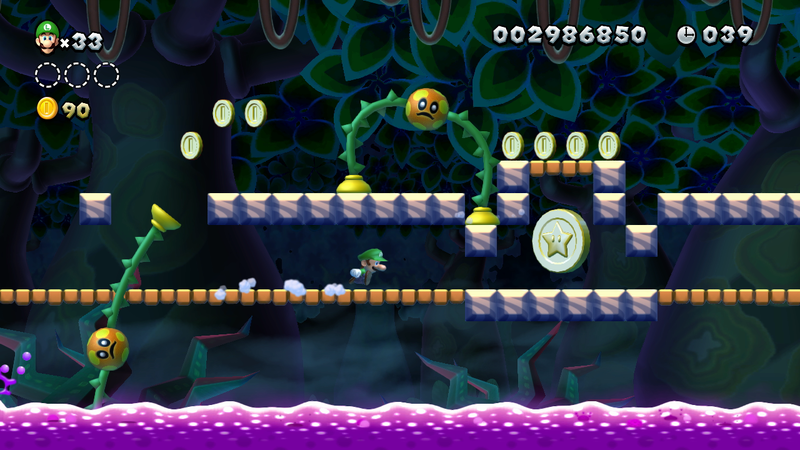Viewport: 800px width, 450px height.
Task: Click Luigi's head lives icon
Action: (x=46, y=37)
